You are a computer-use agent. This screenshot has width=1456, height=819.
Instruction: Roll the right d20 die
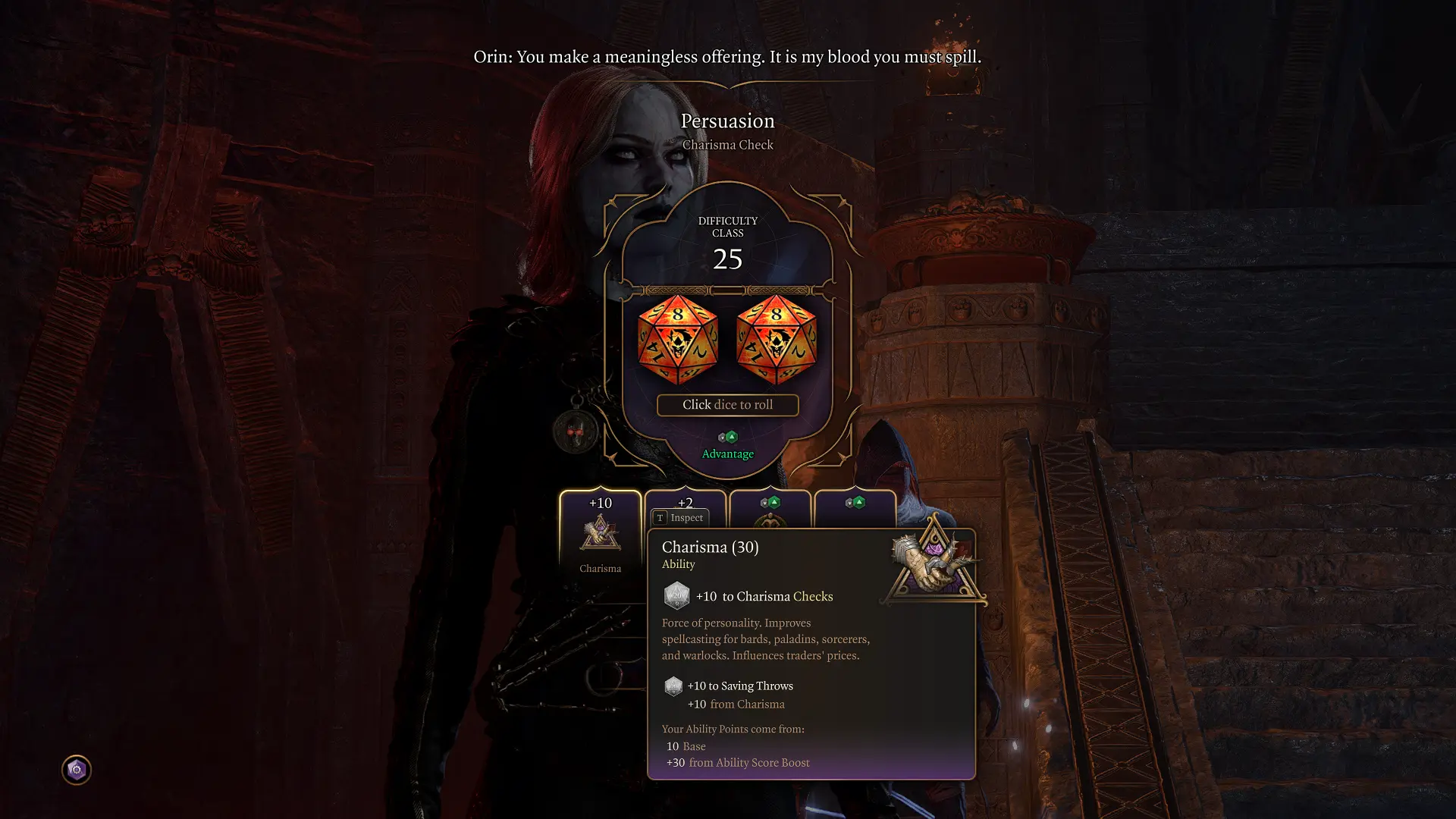776,340
